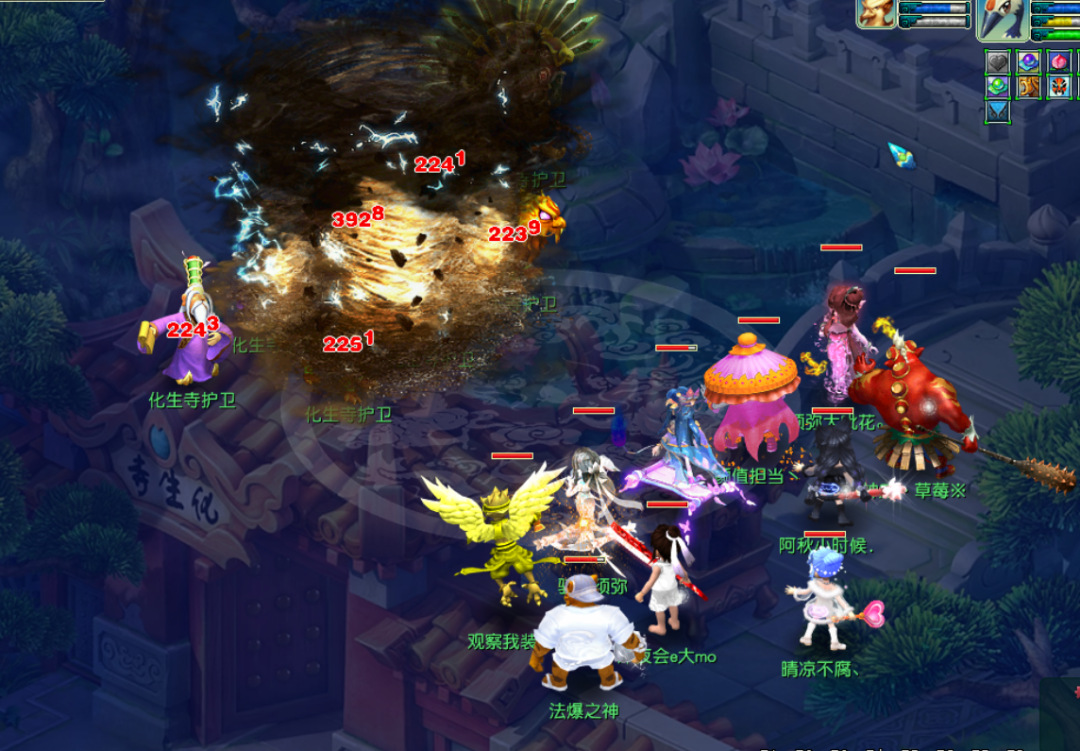The height and width of the screenshot is (751, 1080).
Task: Click the pink peach buff icon
Action: pos(1060,62)
